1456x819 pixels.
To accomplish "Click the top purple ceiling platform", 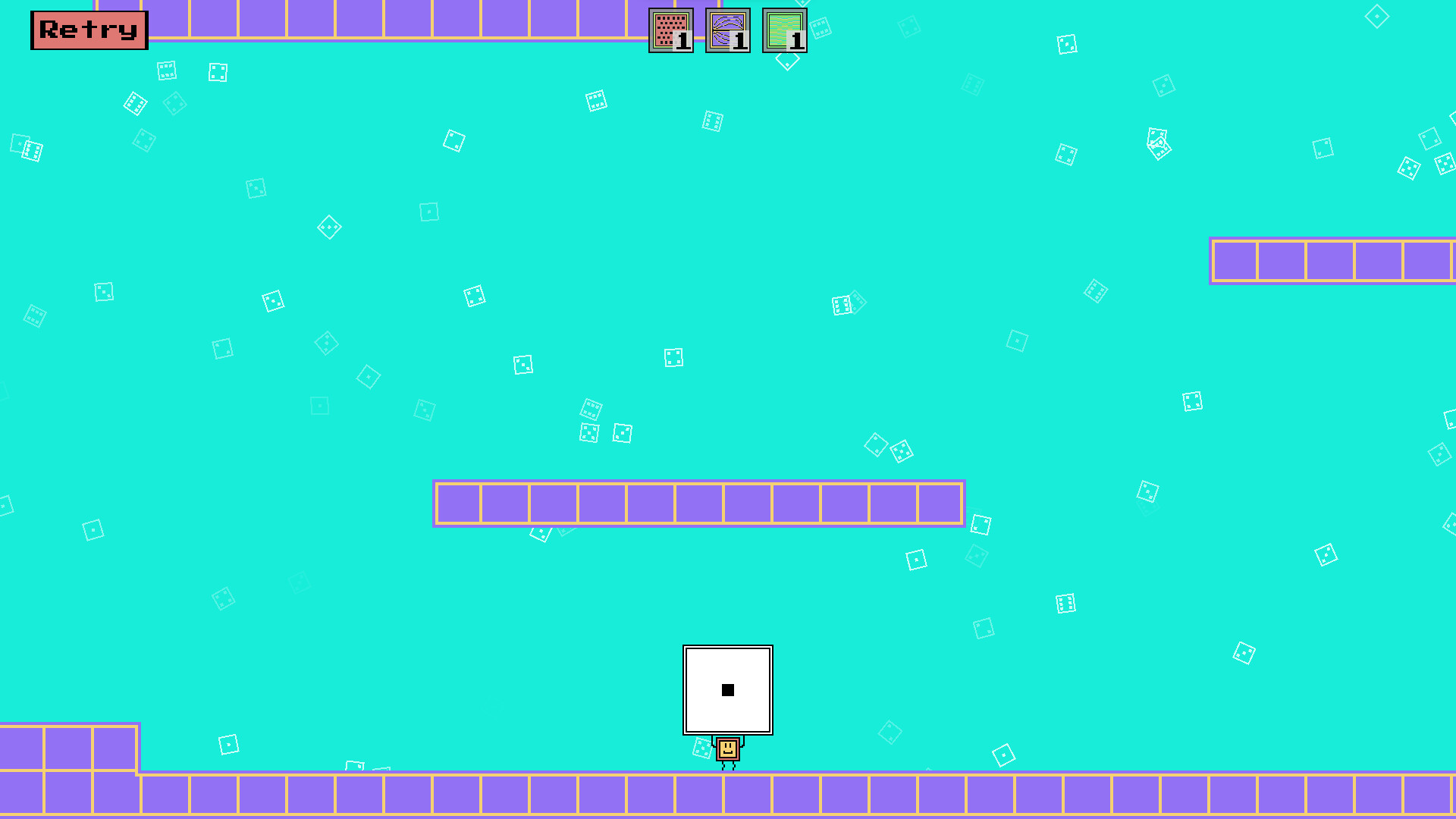I will [x=379, y=19].
